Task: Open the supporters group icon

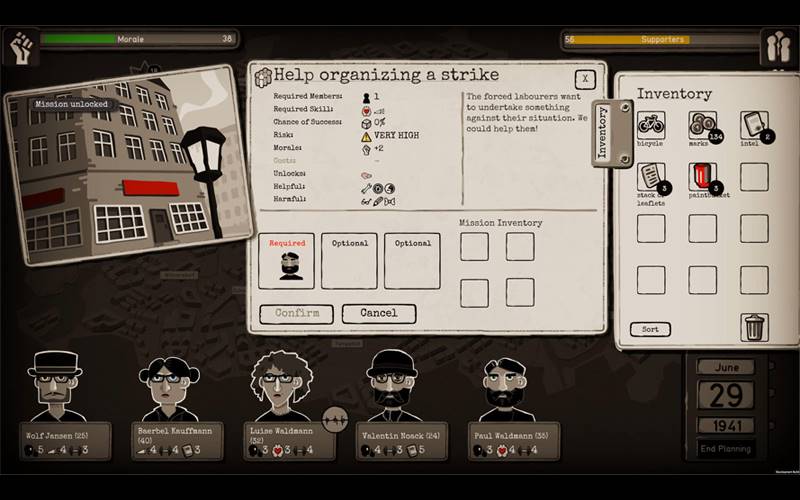Action: (x=777, y=47)
